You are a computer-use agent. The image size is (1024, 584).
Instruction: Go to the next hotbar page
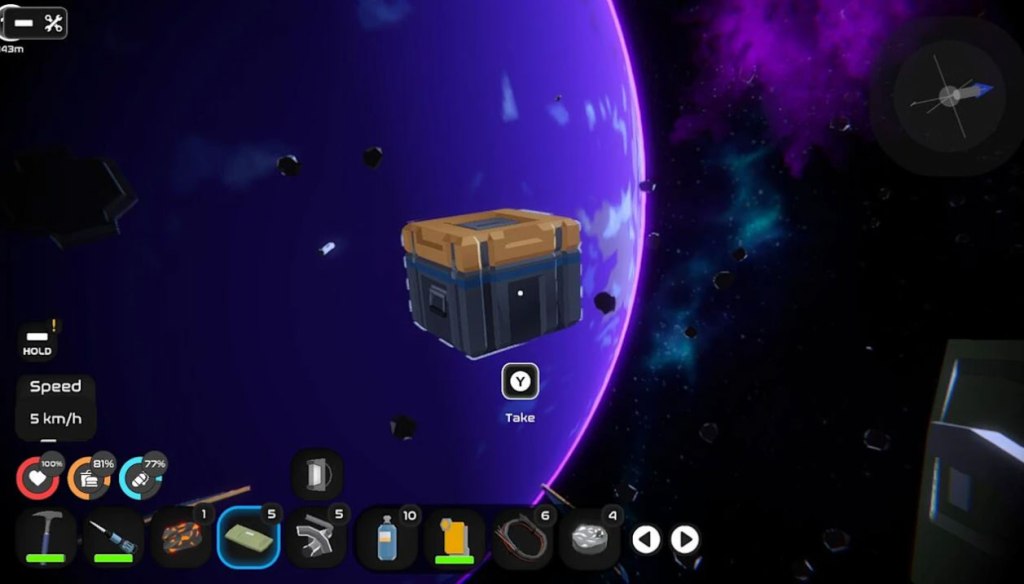[x=684, y=540]
